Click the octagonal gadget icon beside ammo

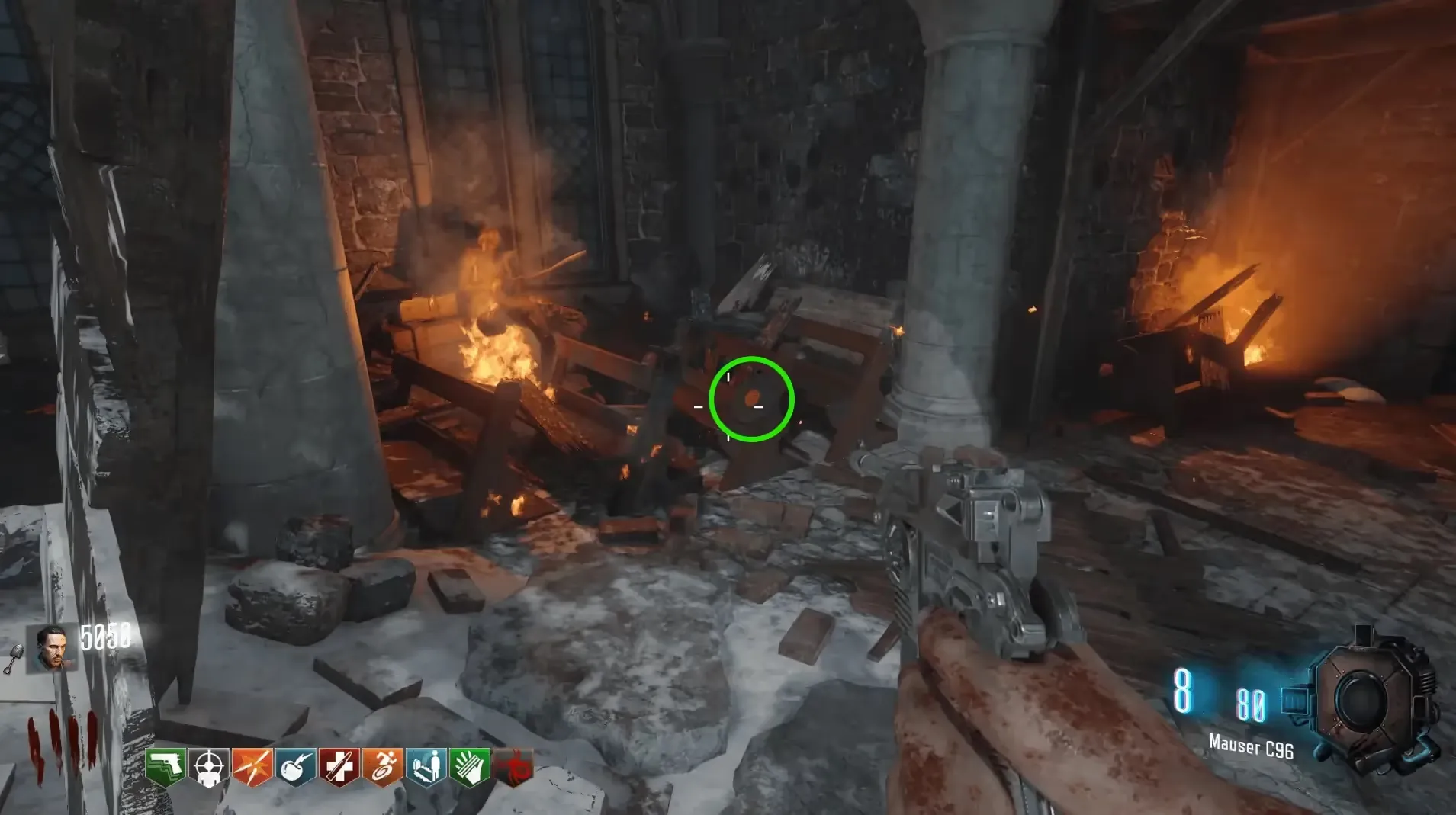pos(1364,699)
